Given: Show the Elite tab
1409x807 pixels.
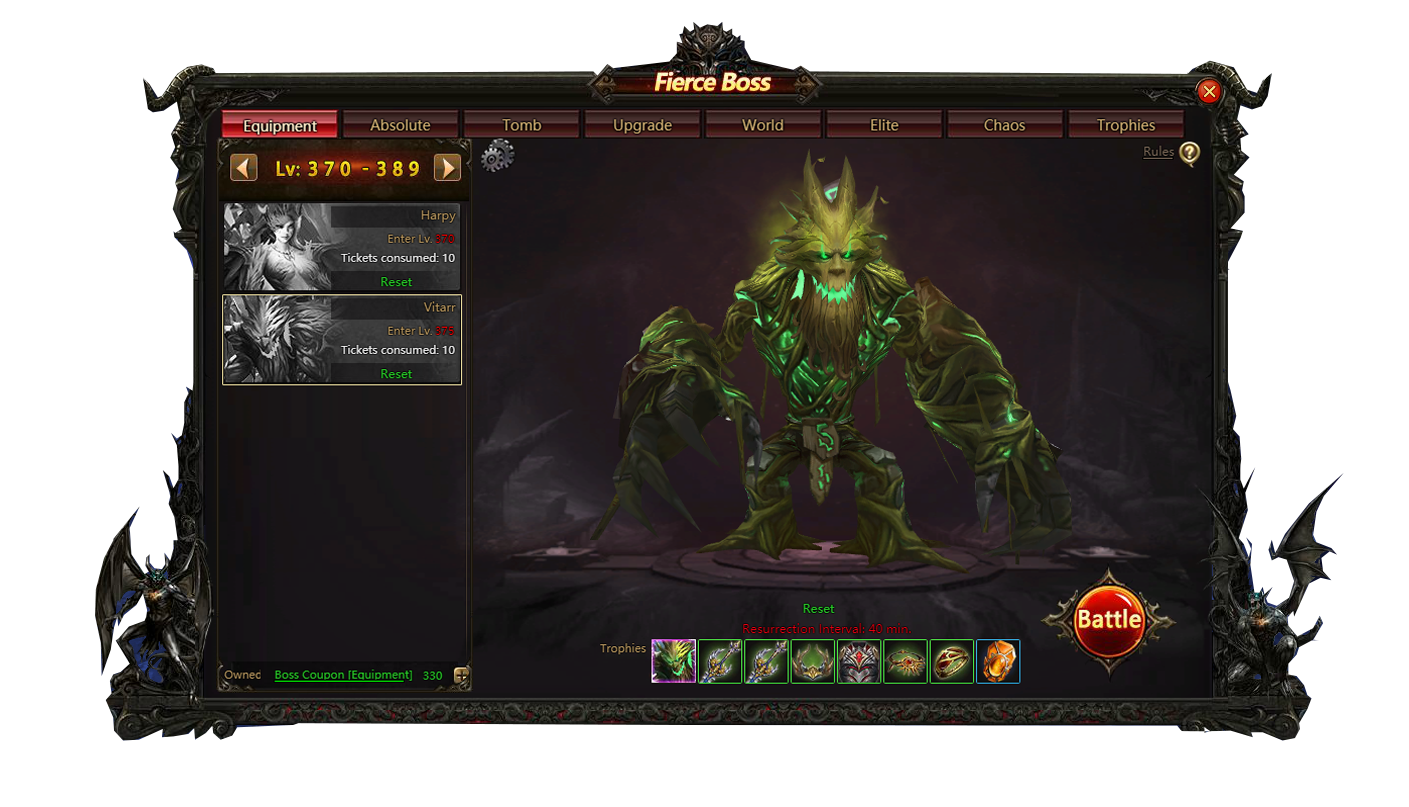Looking at the screenshot, I should pyautogui.click(x=884, y=125).
